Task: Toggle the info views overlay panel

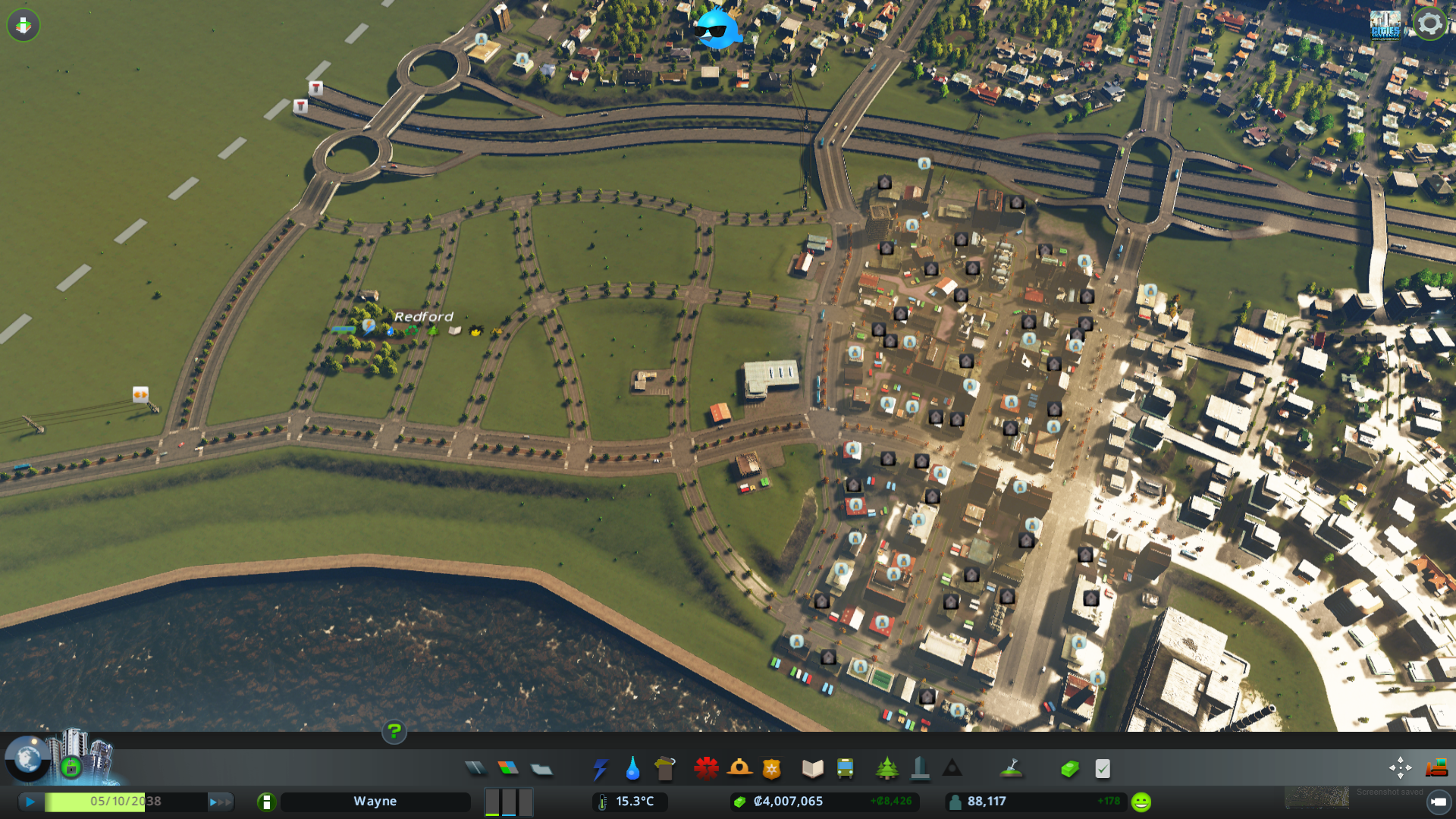Action: click(x=28, y=755)
